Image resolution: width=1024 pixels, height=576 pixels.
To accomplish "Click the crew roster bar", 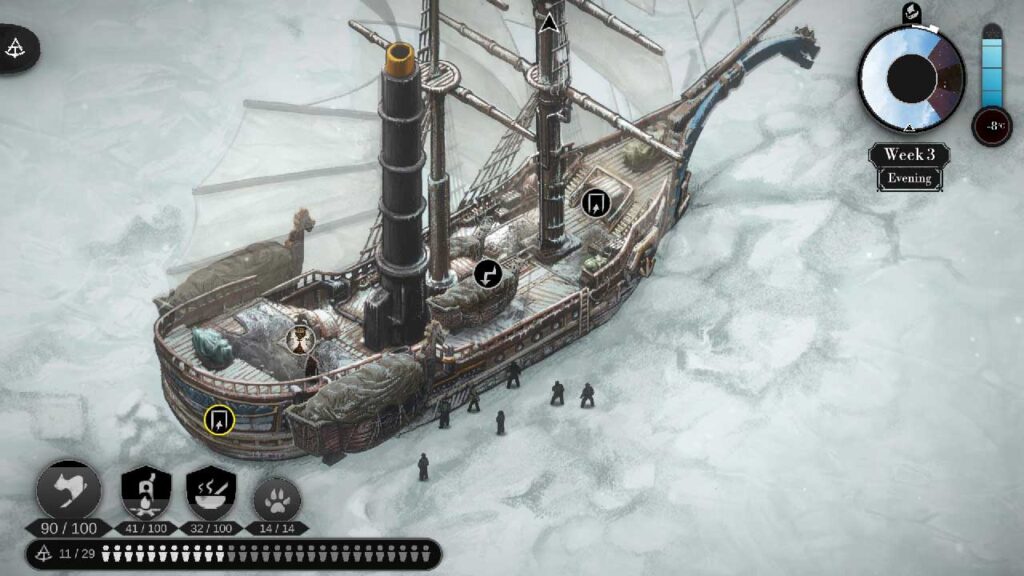I will 233,553.
